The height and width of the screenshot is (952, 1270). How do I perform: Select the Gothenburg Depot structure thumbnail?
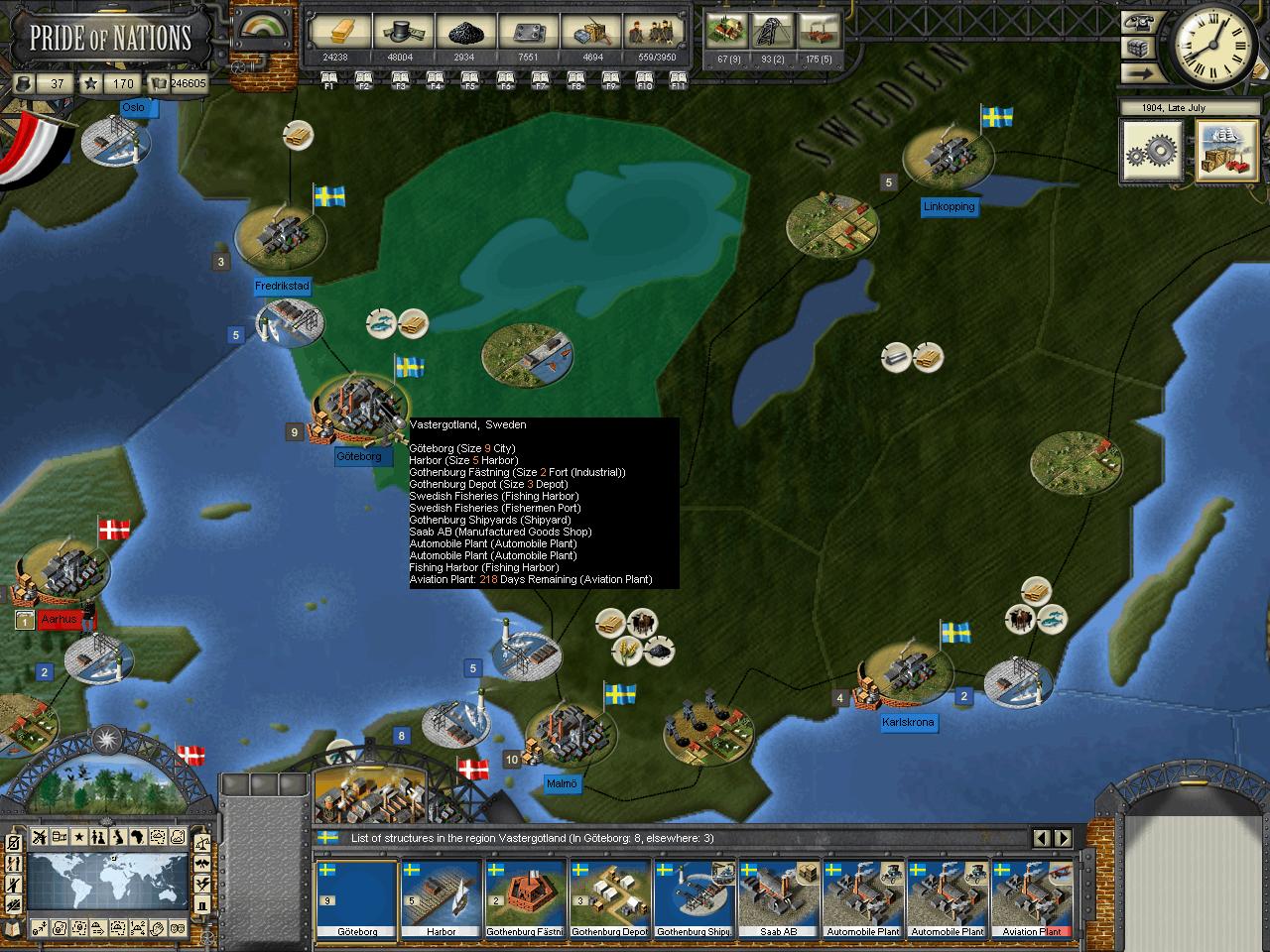(609, 899)
